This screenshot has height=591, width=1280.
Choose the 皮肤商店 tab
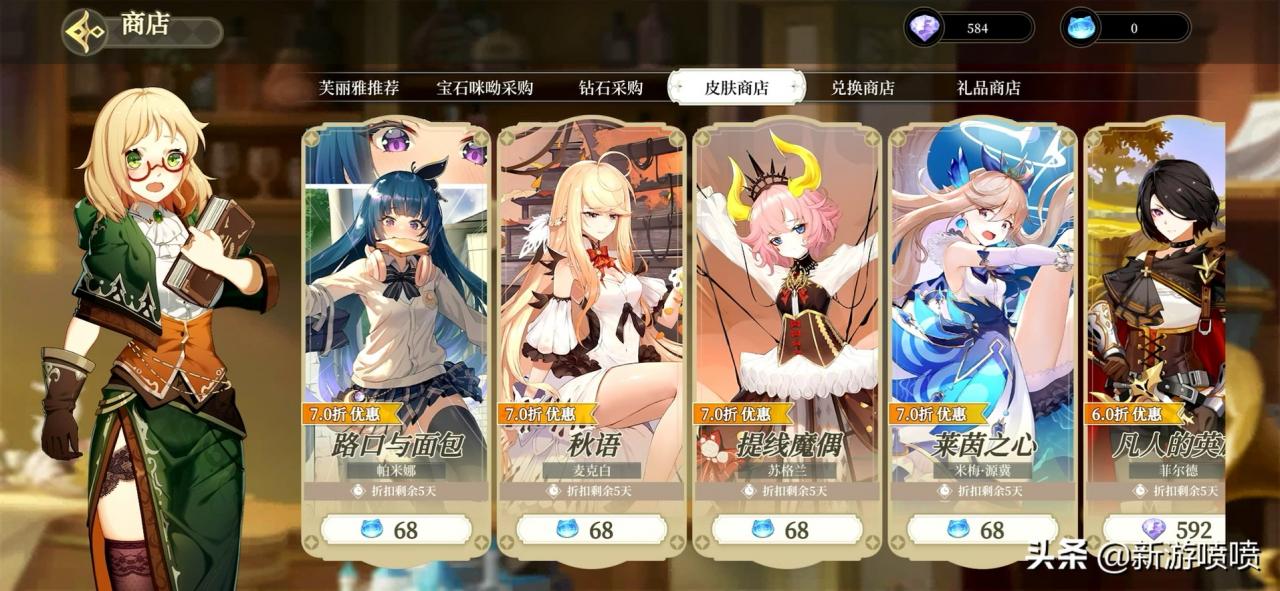(x=736, y=88)
